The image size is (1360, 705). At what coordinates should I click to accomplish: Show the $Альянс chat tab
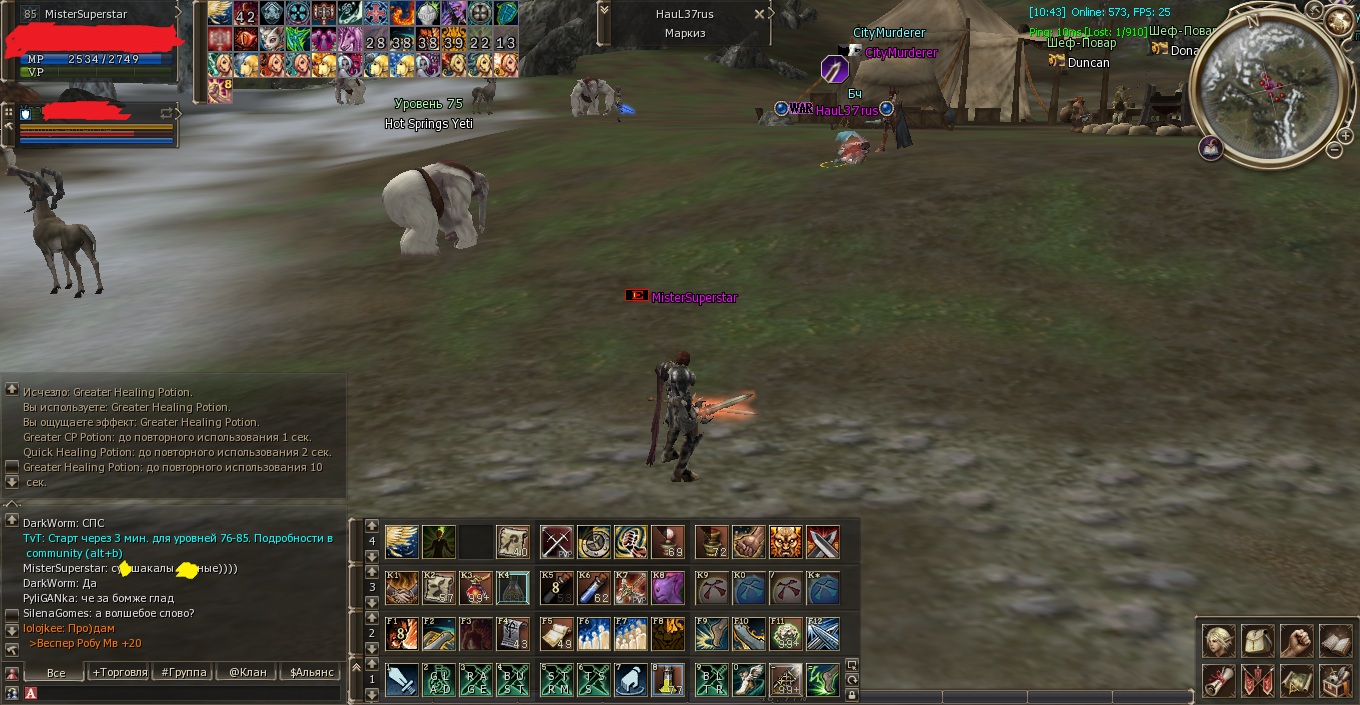[x=311, y=672]
